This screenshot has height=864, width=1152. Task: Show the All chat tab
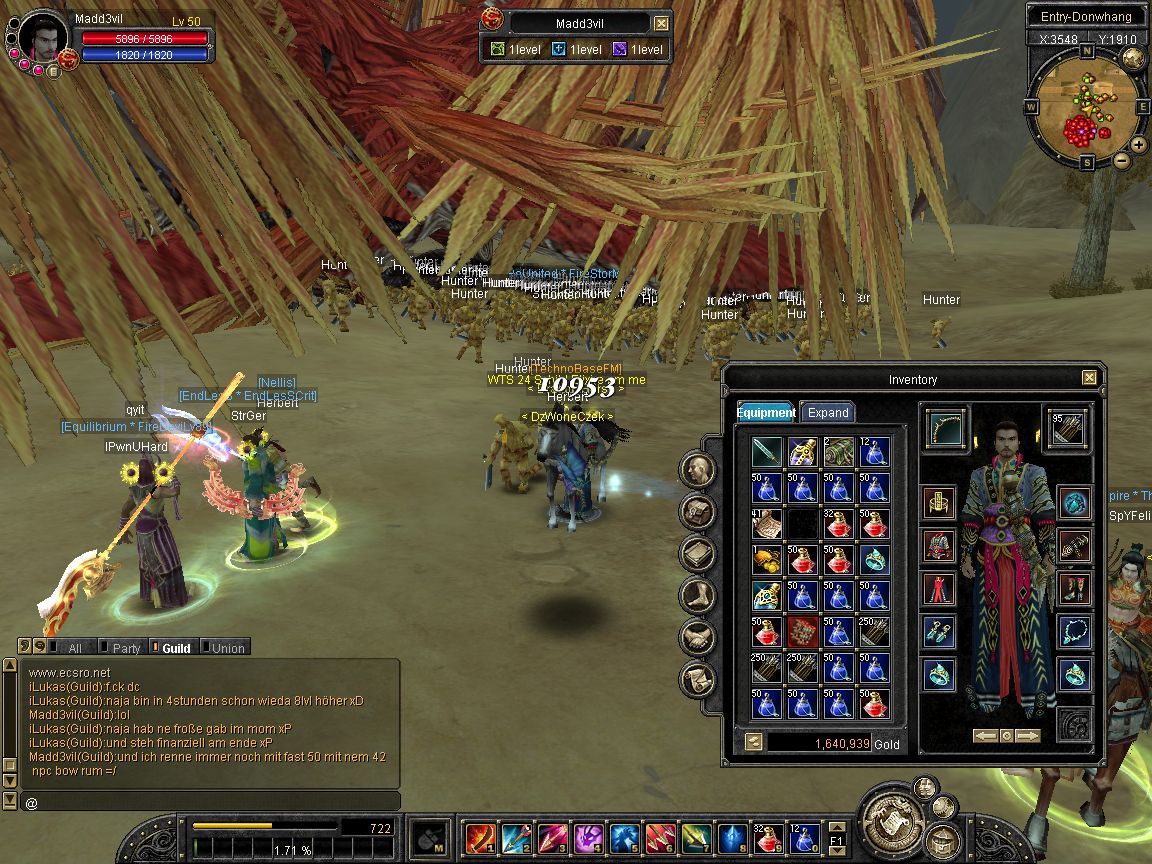coord(73,648)
